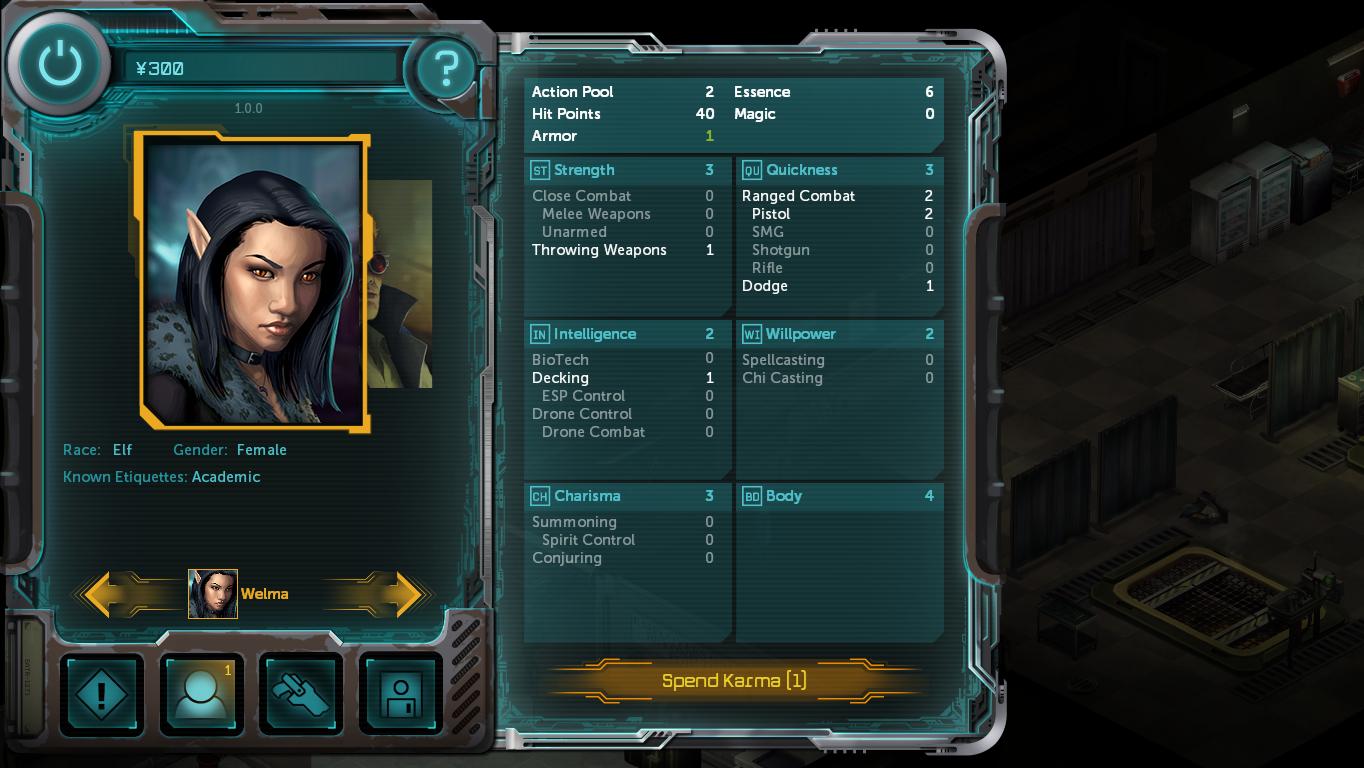Open the objectives exclamation mark tab
Image resolution: width=1364 pixels, height=768 pixels.
(101, 693)
